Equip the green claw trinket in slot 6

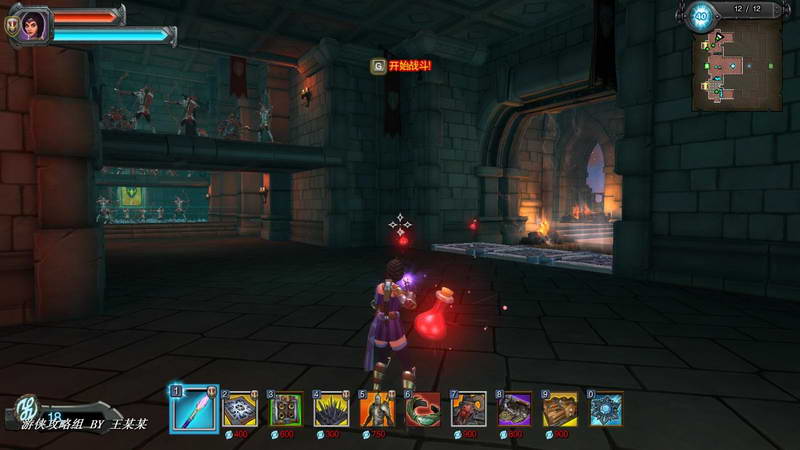pyautogui.click(x=422, y=409)
